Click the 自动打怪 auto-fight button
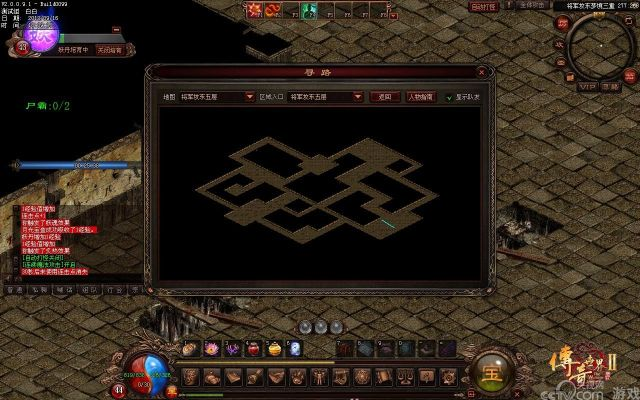640x400 pixels. (483, 7)
